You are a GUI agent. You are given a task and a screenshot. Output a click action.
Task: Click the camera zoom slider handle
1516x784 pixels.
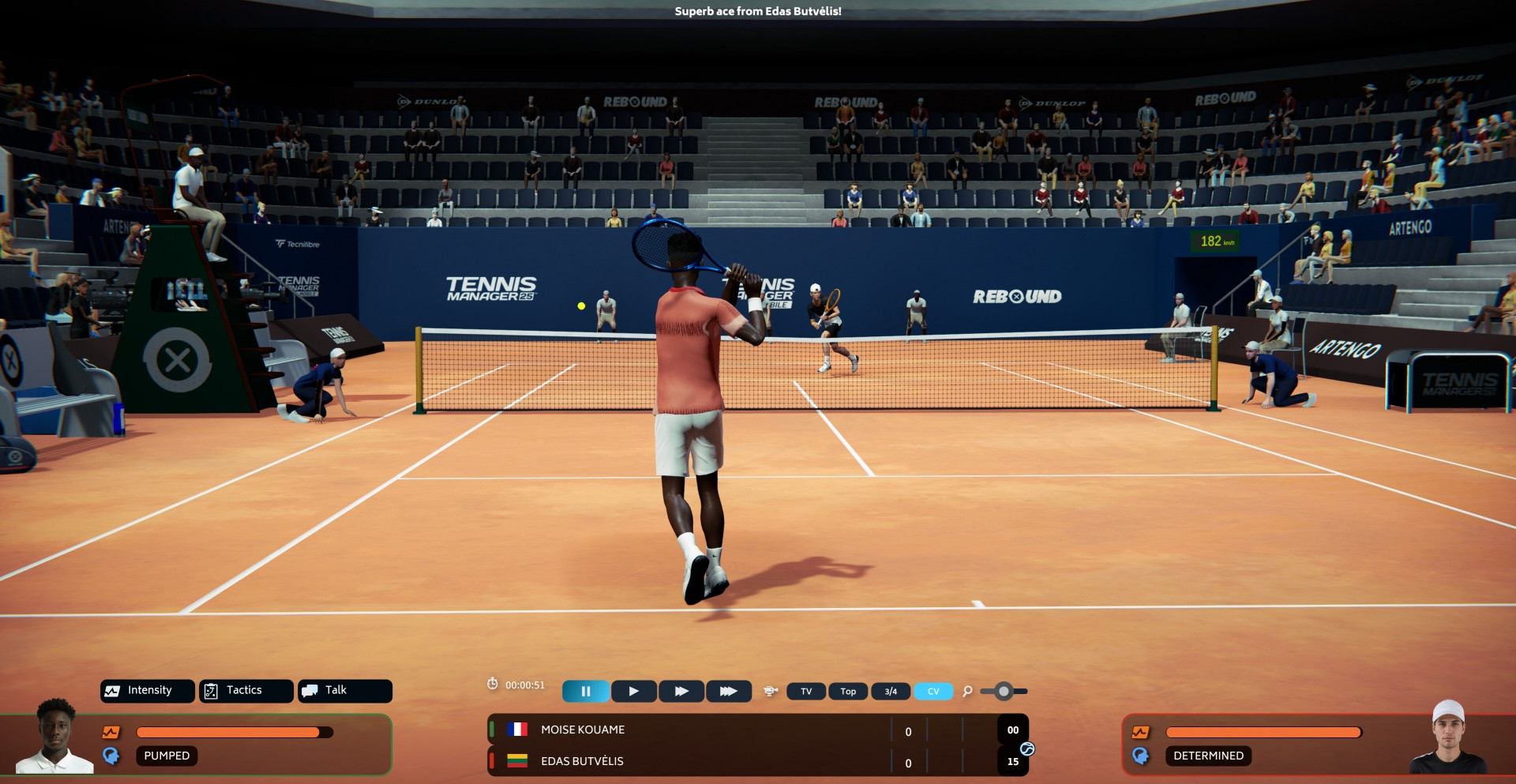coord(1004,692)
